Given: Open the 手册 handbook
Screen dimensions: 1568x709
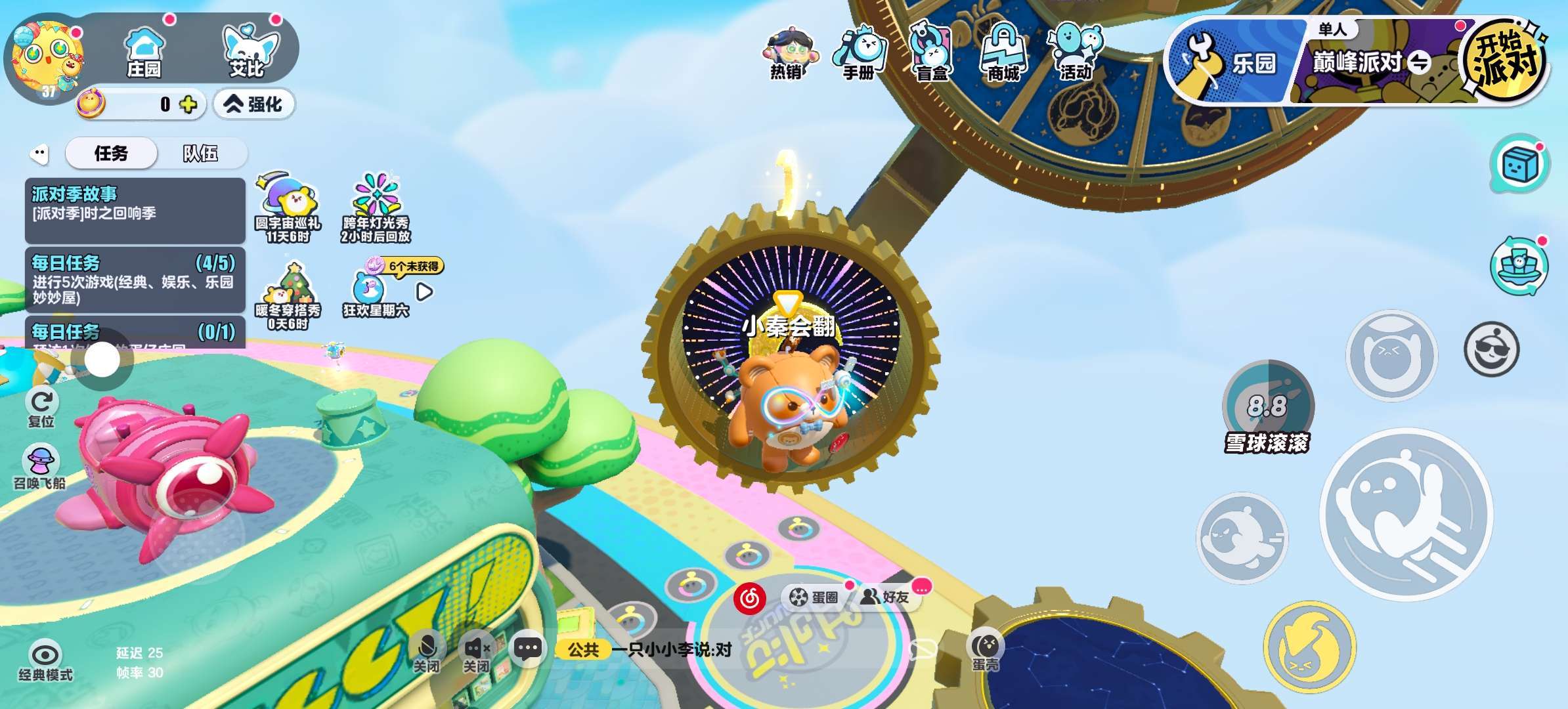Looking at the screenshot, I should click(859, 54).
